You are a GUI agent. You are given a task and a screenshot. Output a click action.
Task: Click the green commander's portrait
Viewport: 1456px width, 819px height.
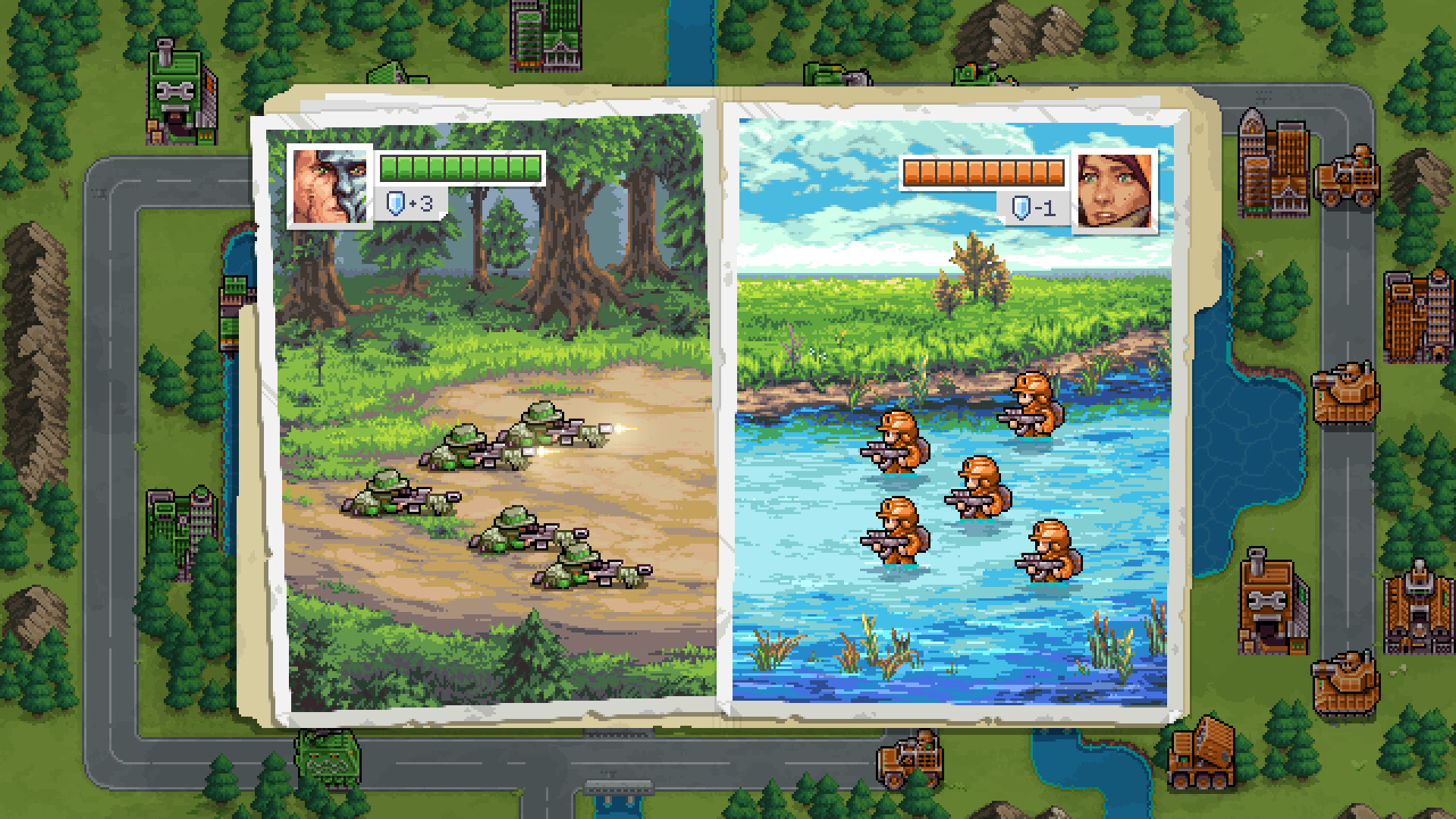click(328, 184)
